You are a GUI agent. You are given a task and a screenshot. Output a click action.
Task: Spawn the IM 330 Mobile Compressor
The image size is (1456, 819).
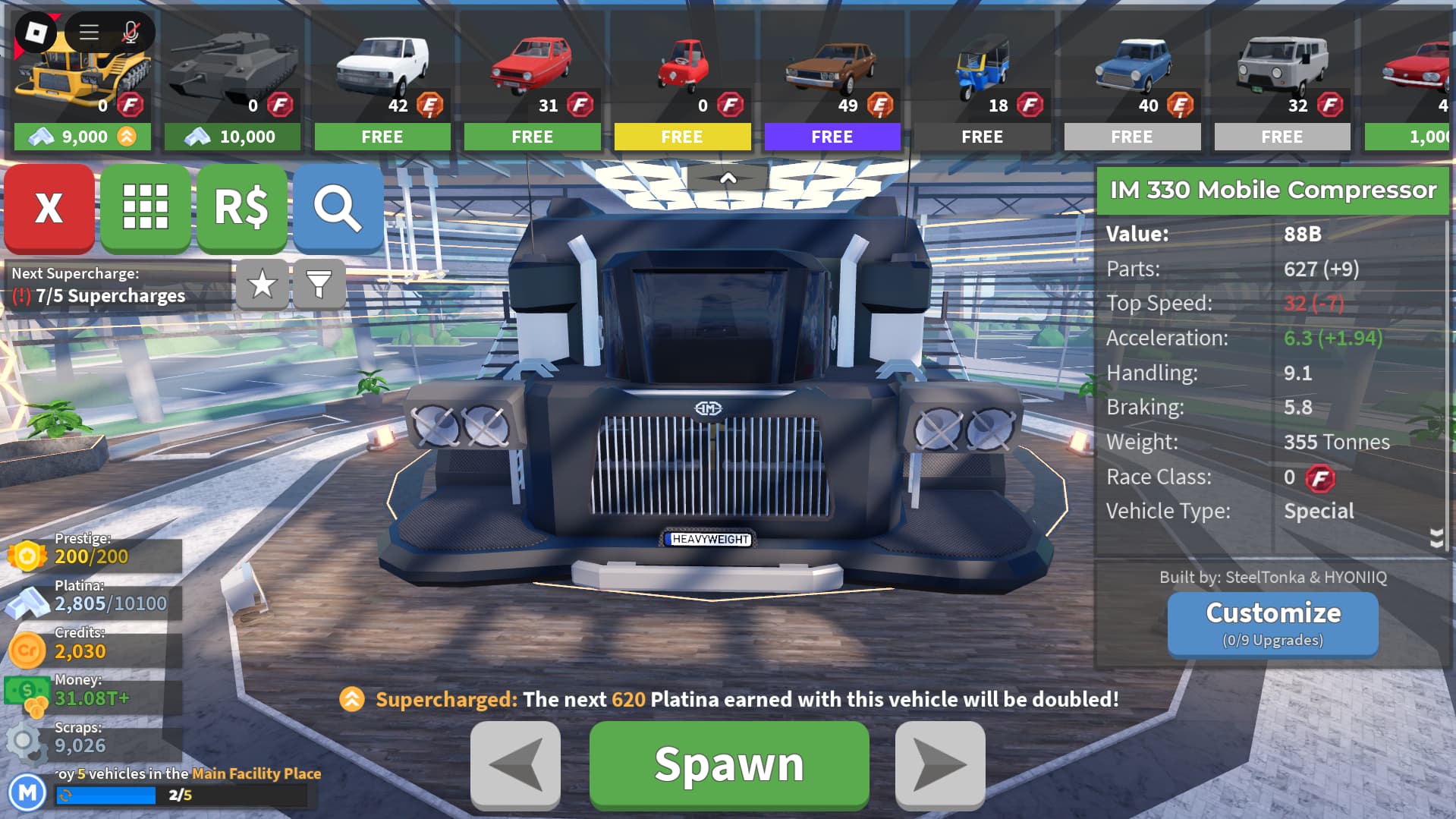[x=728, y=764]
